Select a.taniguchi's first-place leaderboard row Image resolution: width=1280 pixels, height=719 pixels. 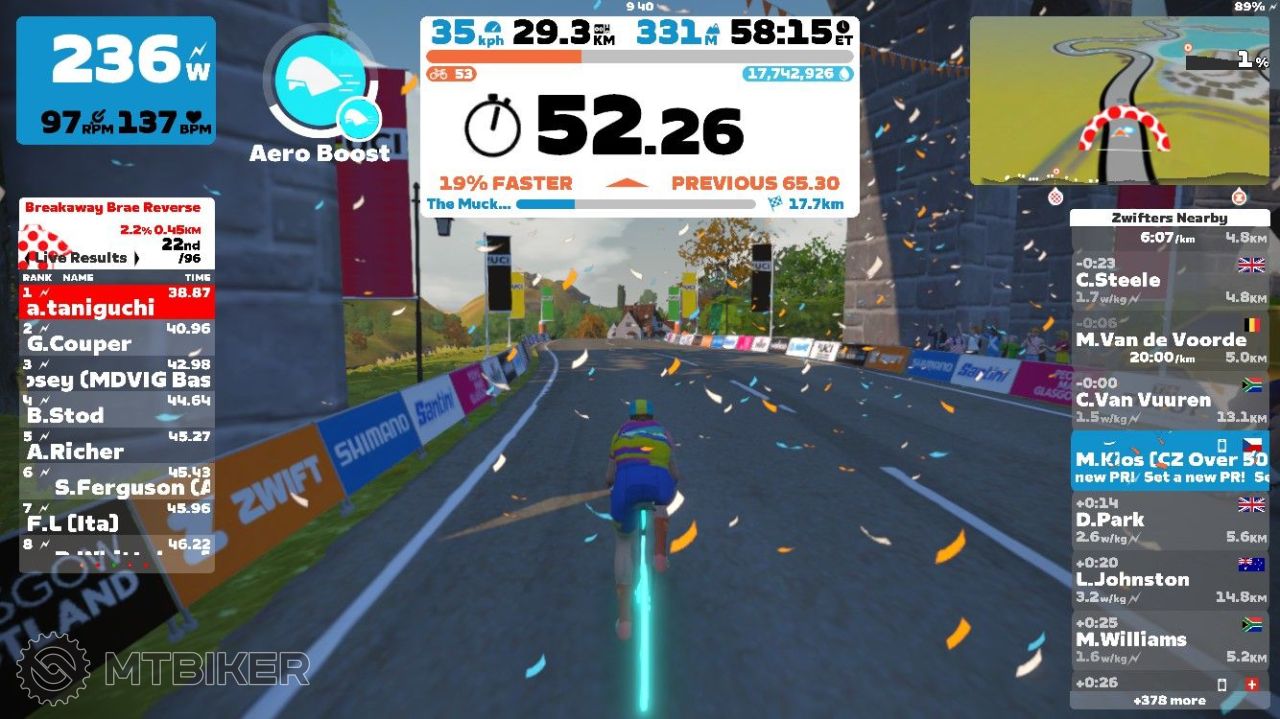(117, 301)
